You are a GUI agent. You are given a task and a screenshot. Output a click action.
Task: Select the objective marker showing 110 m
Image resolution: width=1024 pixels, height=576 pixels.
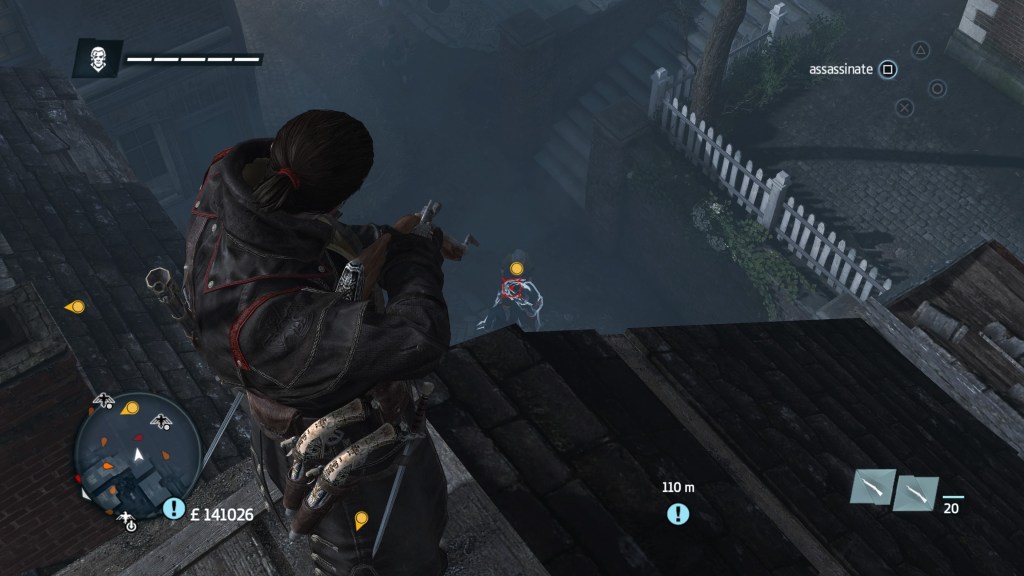(679, 514)
